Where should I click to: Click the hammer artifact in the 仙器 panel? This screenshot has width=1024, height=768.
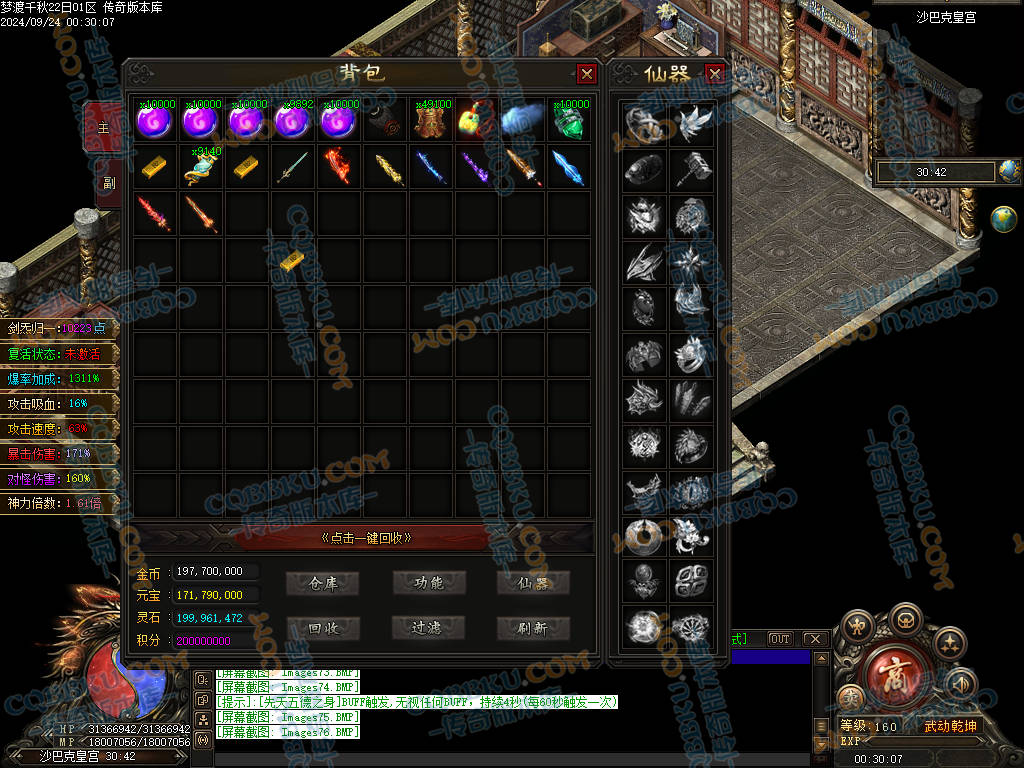tap(691, 168)
